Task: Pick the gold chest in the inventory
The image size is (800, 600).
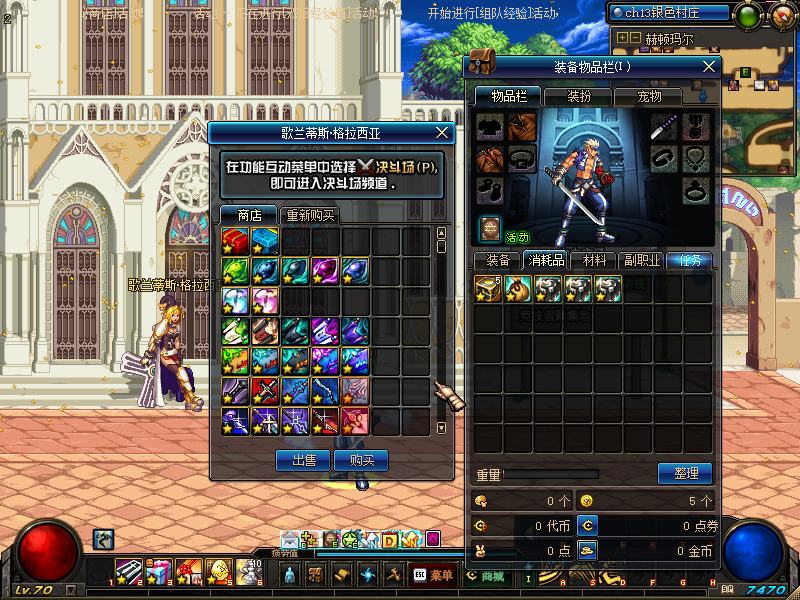Action: tap(488, 289)
